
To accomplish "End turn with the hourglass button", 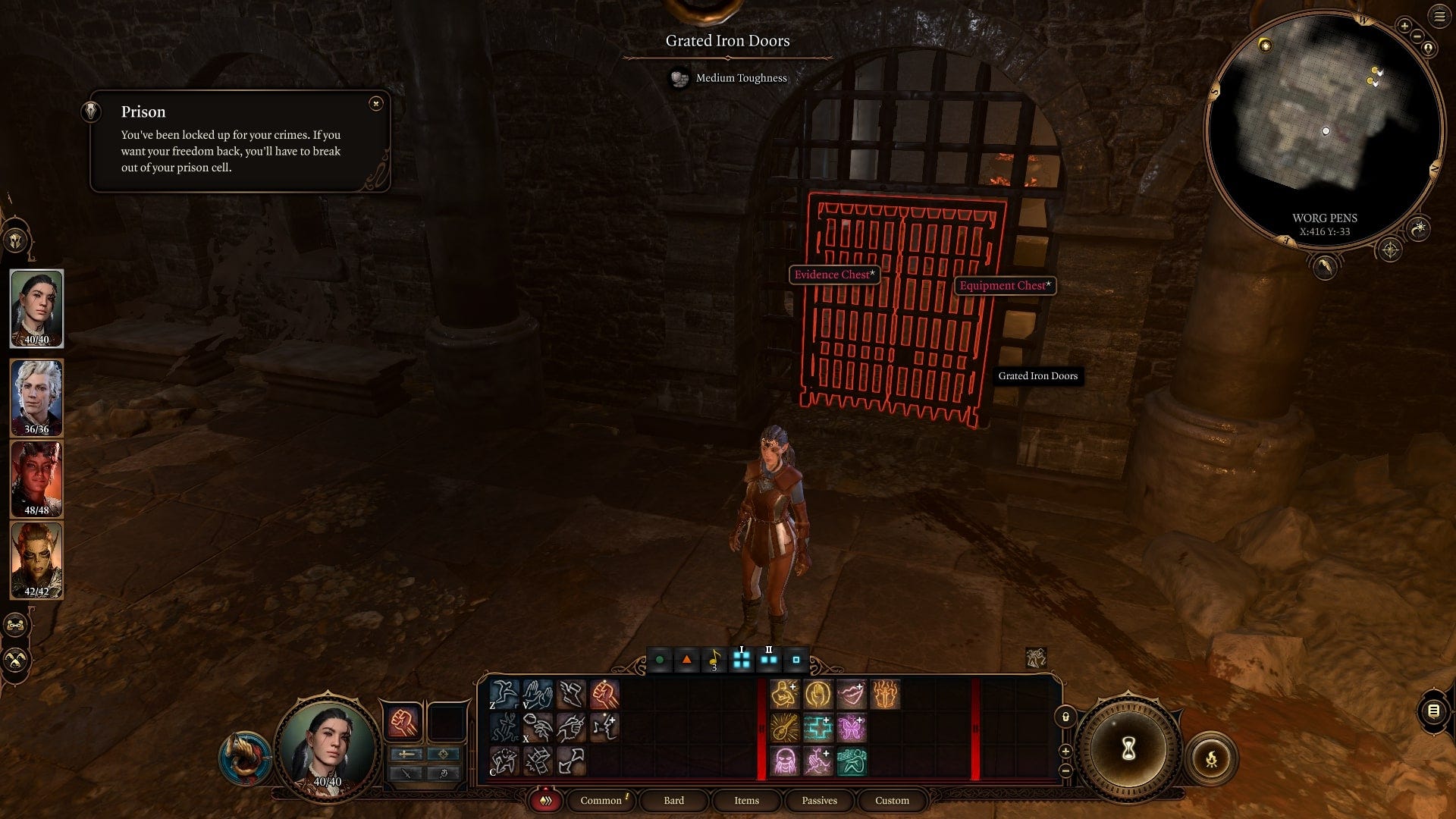I will pos(1128,749).
